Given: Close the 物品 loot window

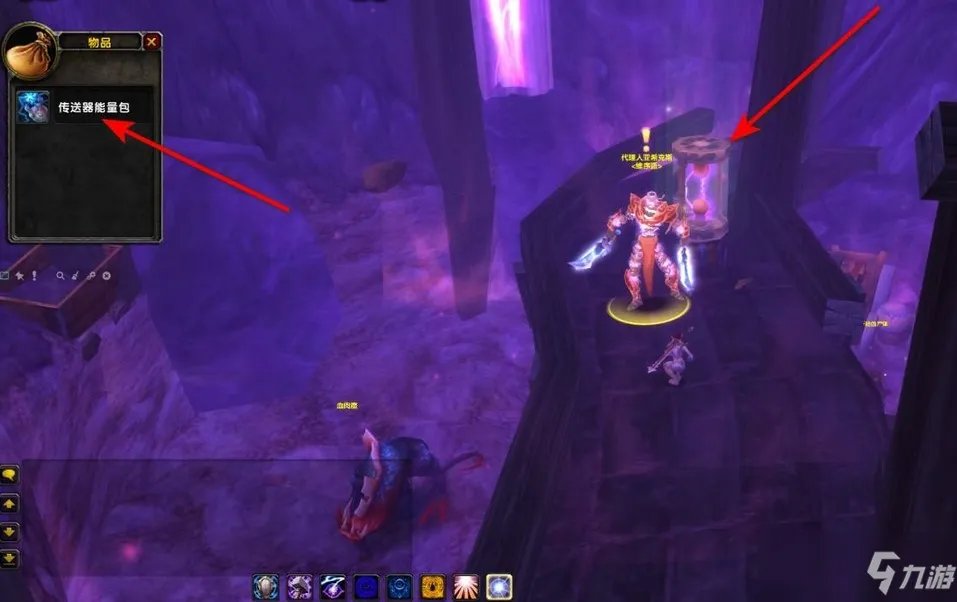Looking at the screenshot, I should coord(151,42).
